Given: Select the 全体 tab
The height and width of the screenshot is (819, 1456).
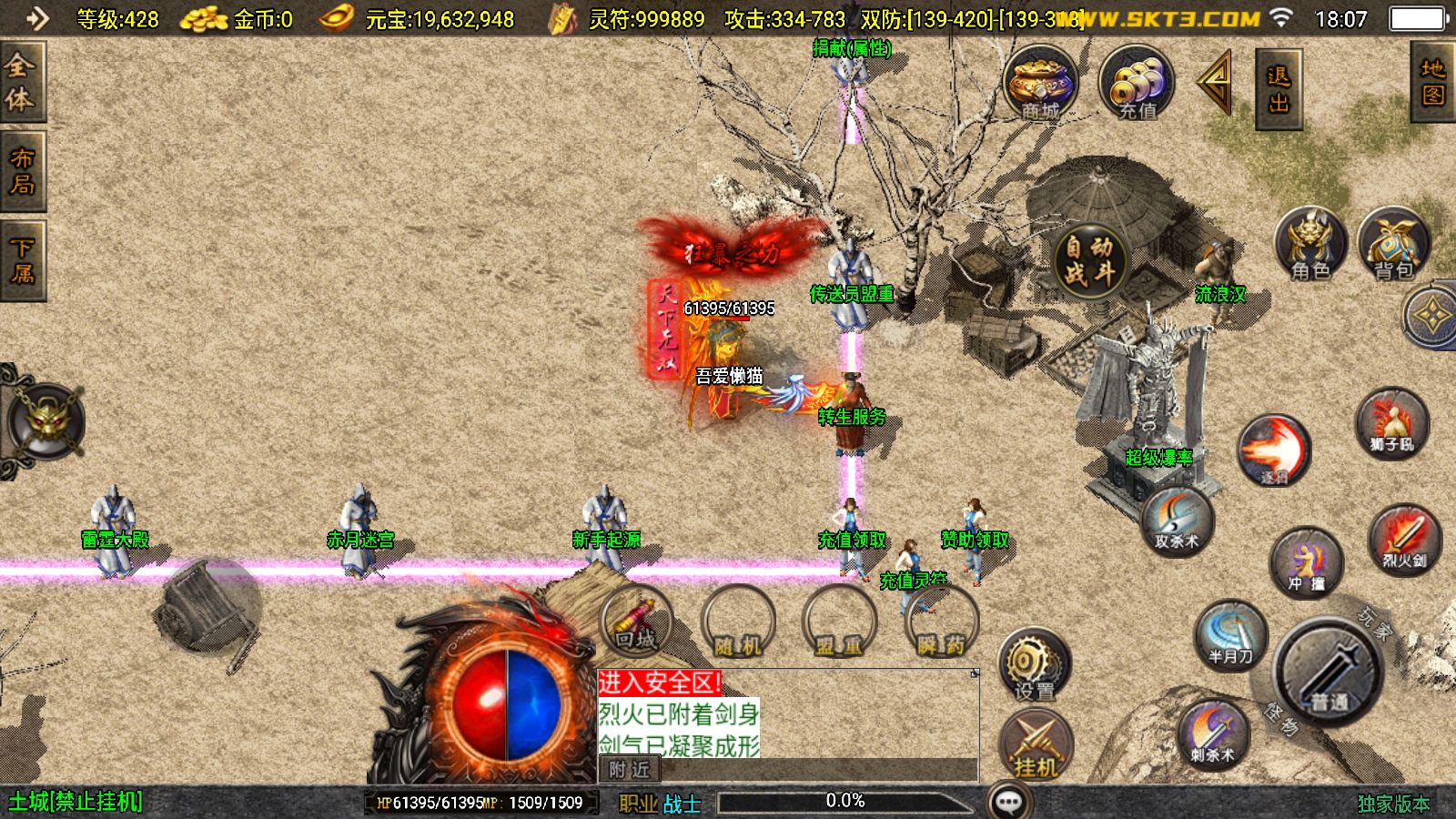Looking at the screenshot, I should [x=21, y=82].
